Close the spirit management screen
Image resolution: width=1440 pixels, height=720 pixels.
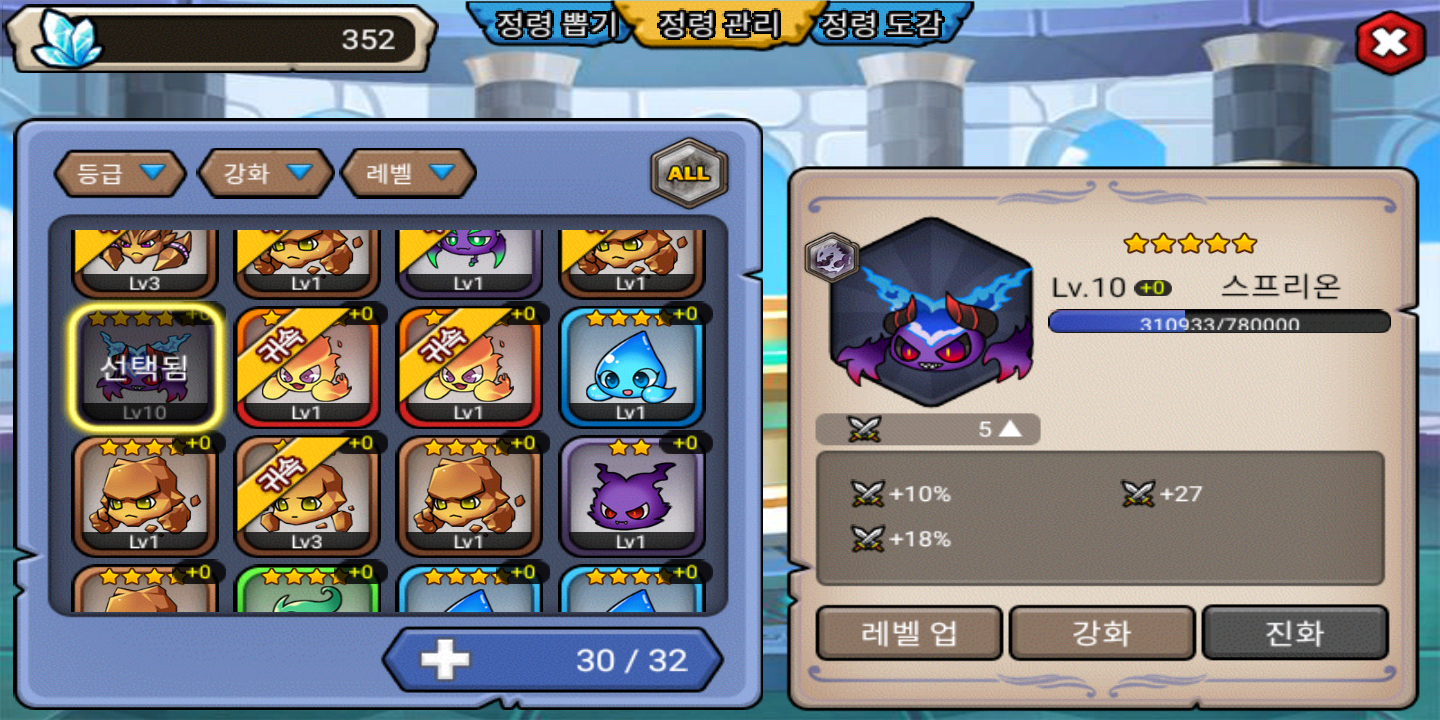point(1389,42)
